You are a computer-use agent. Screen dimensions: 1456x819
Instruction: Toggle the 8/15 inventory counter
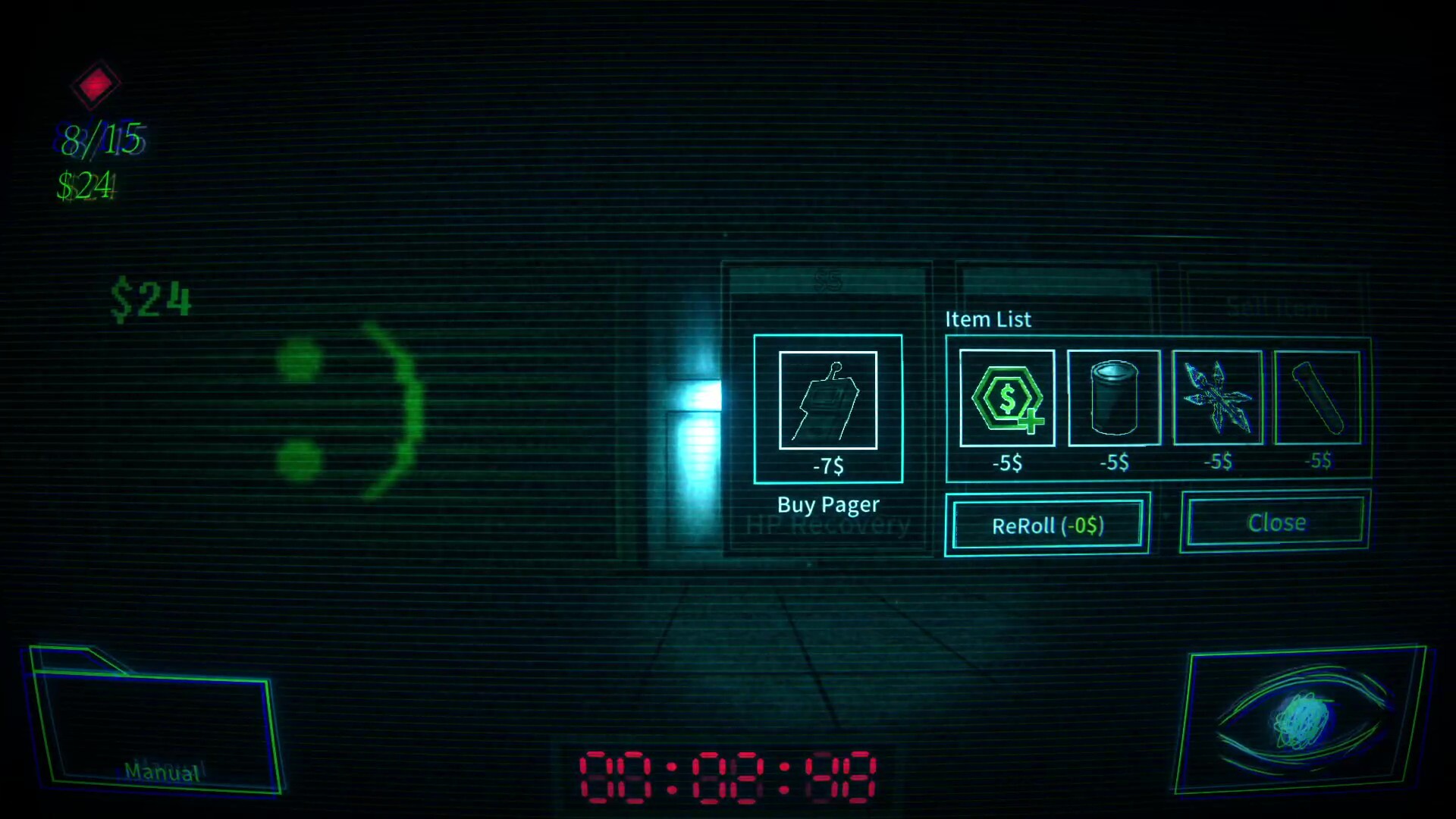tap(101, 138)
